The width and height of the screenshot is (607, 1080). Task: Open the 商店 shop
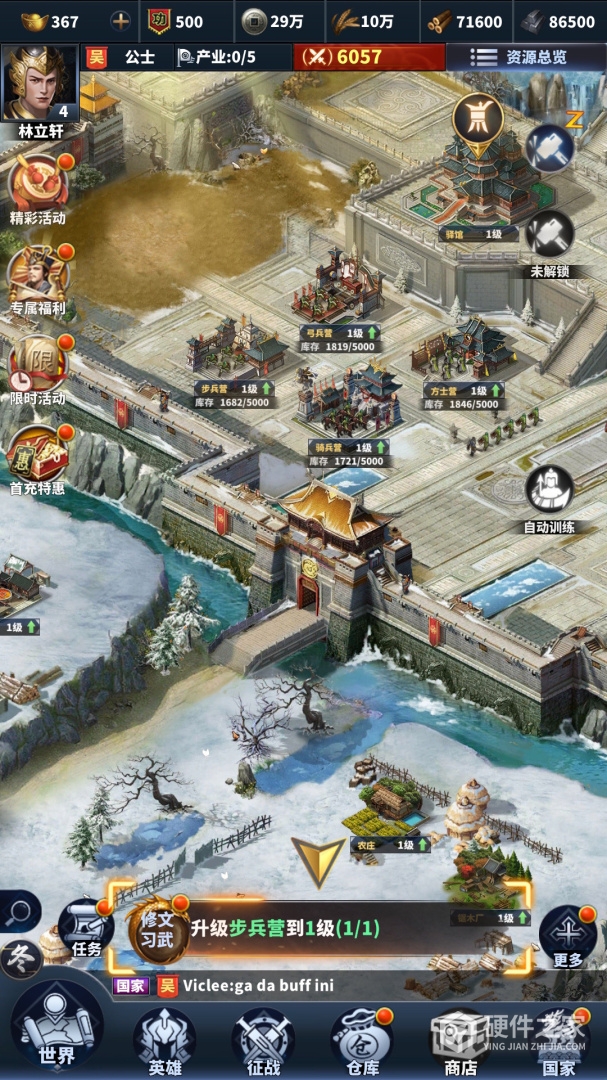click(460, 1040)
